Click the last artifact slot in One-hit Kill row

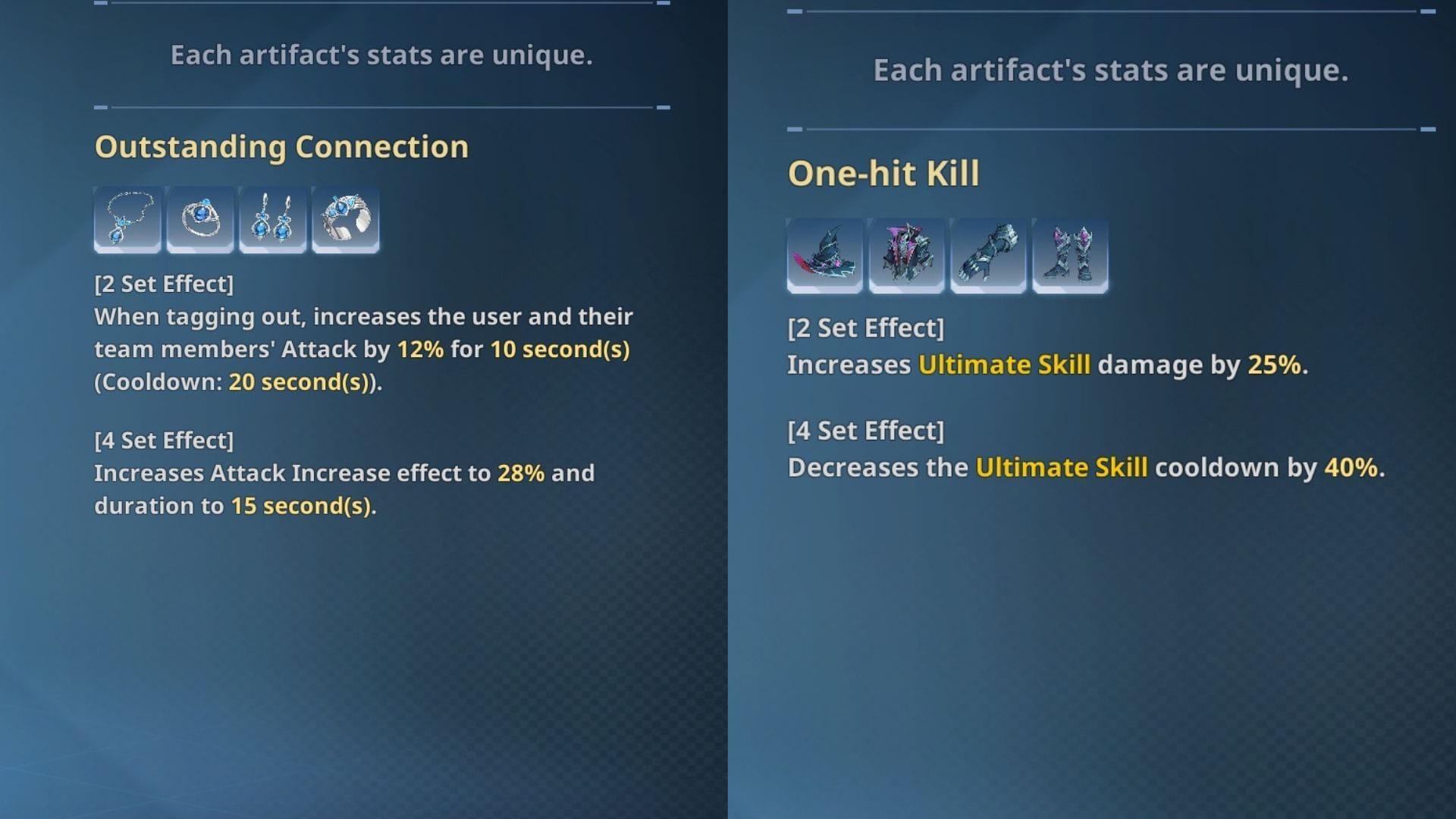pos(1070,256)
